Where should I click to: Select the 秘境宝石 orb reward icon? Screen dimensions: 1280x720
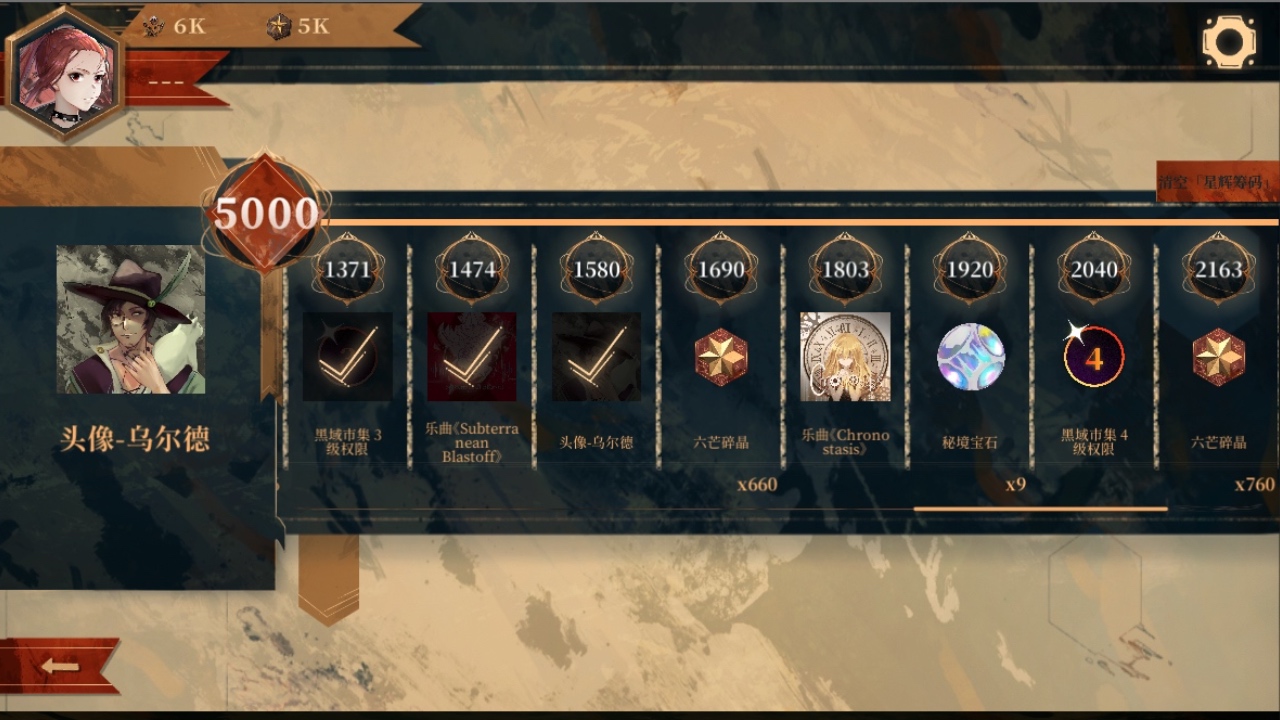(x=969, y=357)
